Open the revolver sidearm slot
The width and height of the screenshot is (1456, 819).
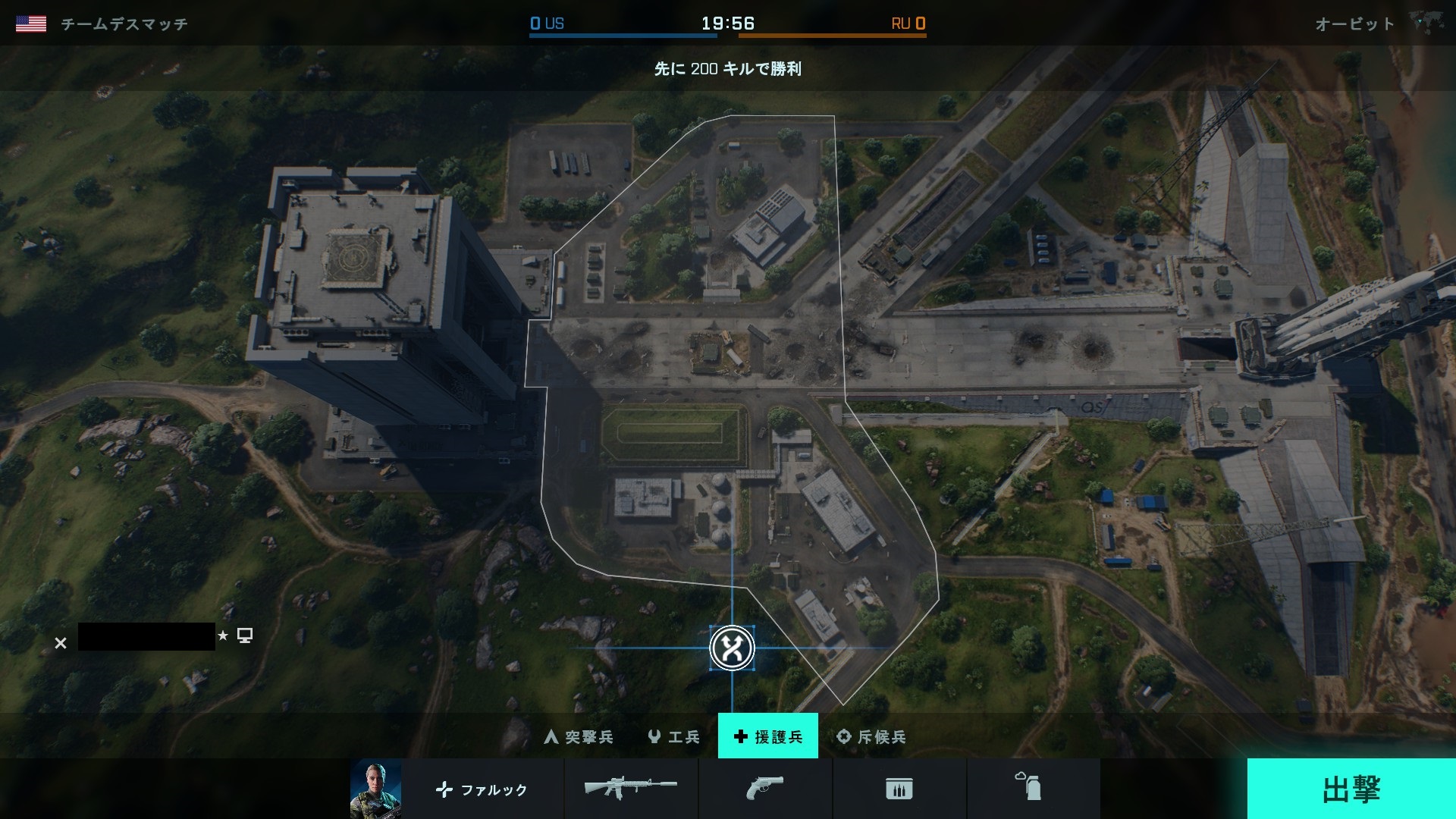(x=764, y=789)
